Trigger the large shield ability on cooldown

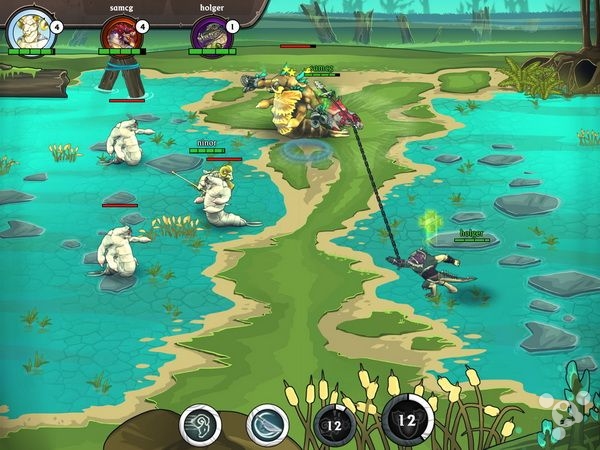pos(407,419)
